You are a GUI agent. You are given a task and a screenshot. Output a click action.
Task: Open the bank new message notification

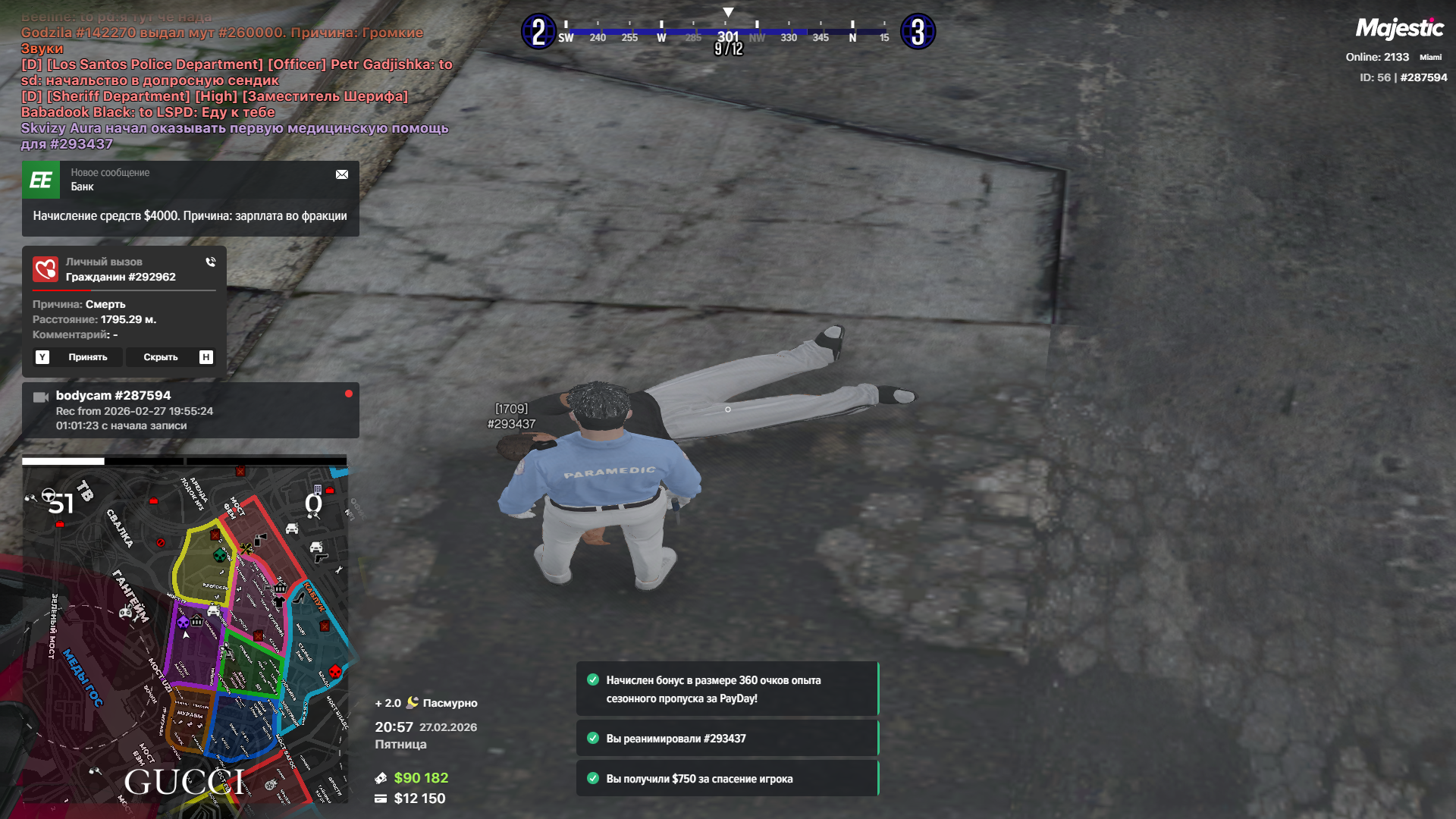(190, 199)
